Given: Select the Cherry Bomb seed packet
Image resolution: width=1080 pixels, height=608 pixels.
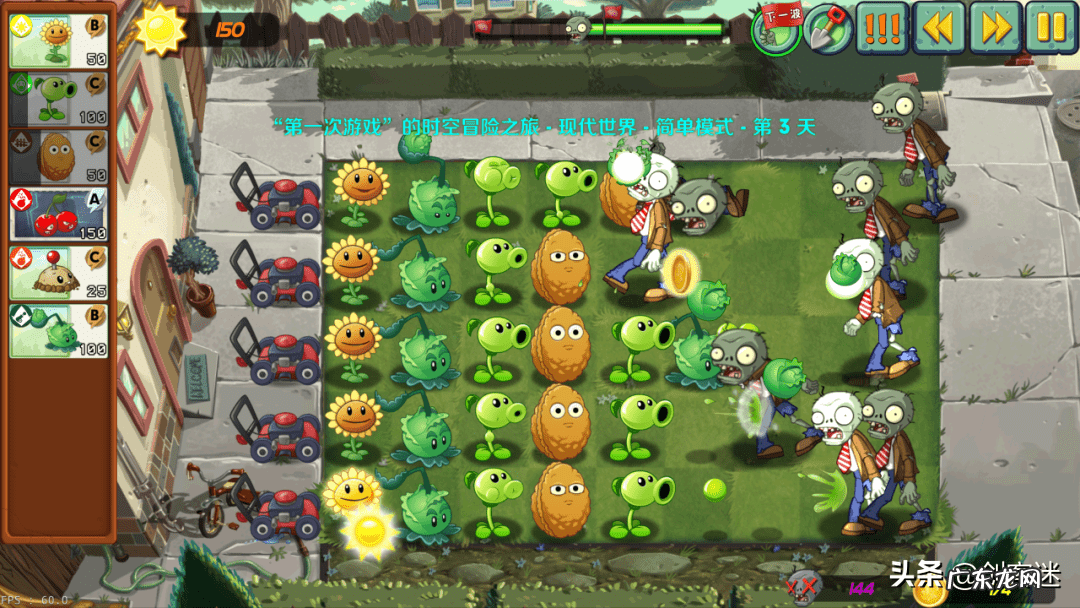Looking at the screenshot, I should [x=58, y=215].
